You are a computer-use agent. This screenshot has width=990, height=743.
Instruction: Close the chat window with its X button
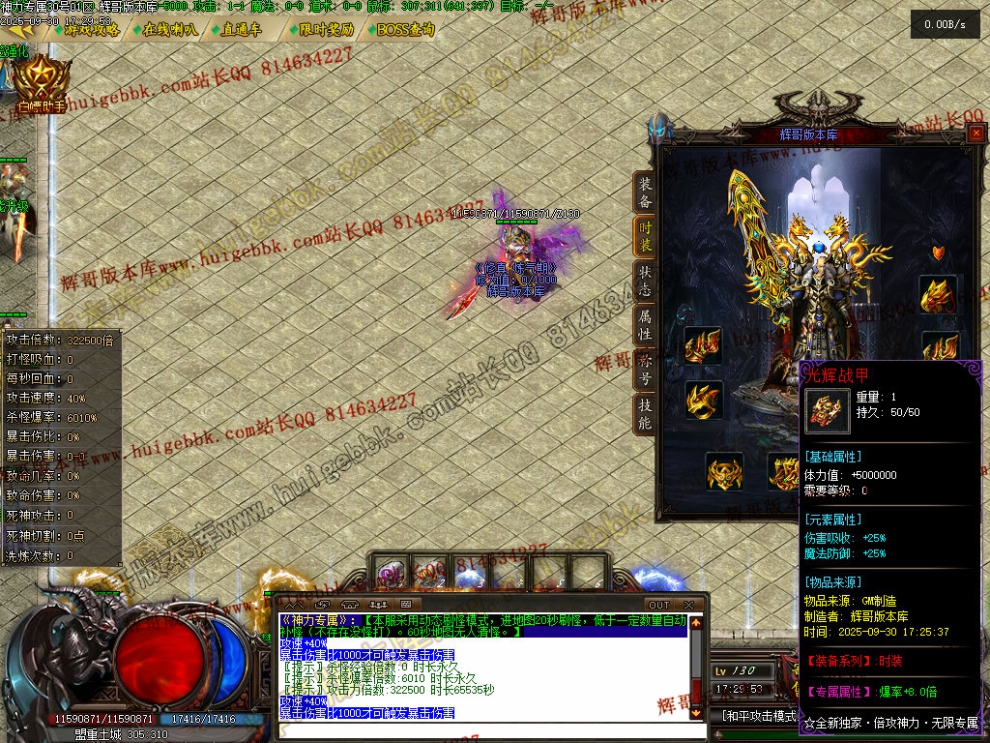(688, 605)
